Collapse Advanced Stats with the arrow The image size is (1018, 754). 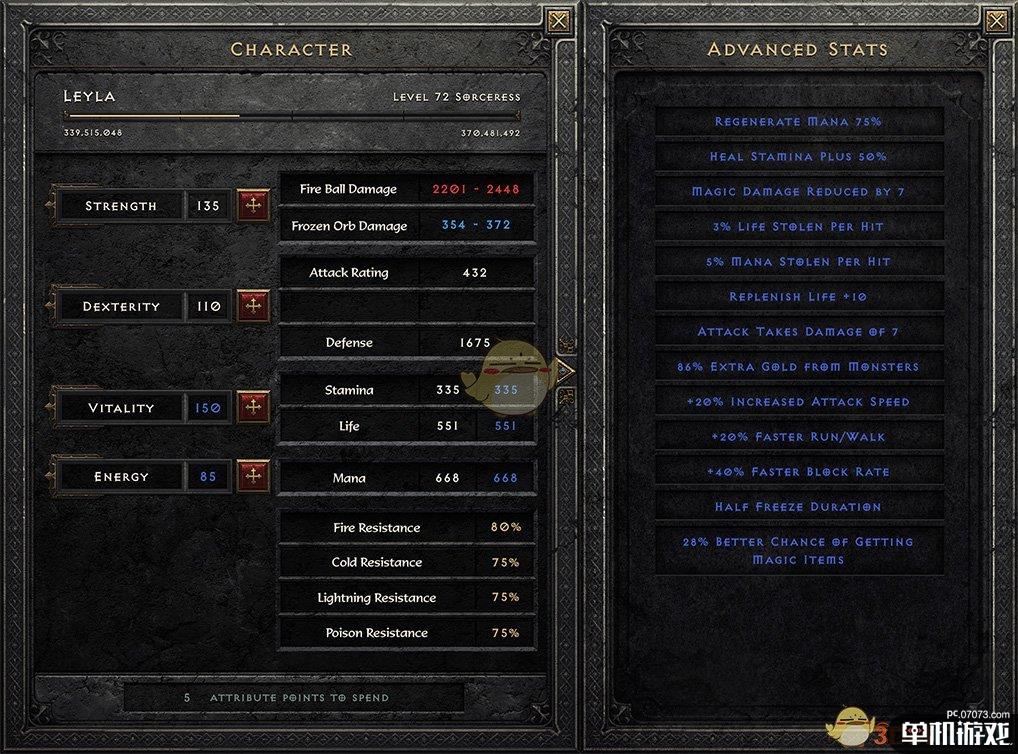tap(565, 370)
